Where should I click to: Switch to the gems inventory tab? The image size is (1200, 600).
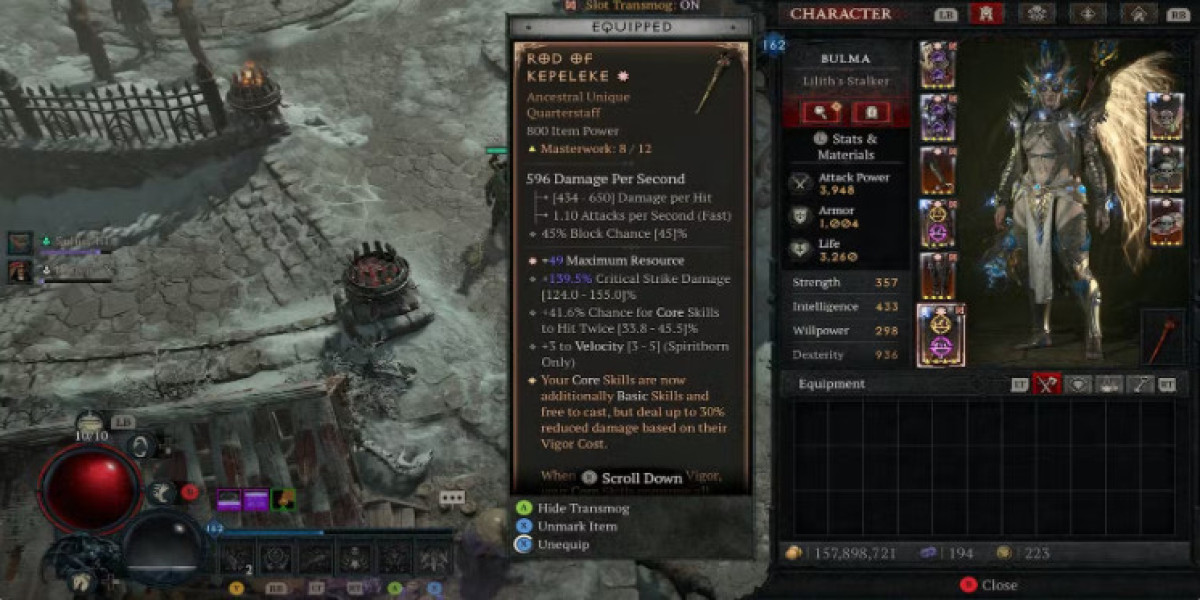tap(1078, 383)
